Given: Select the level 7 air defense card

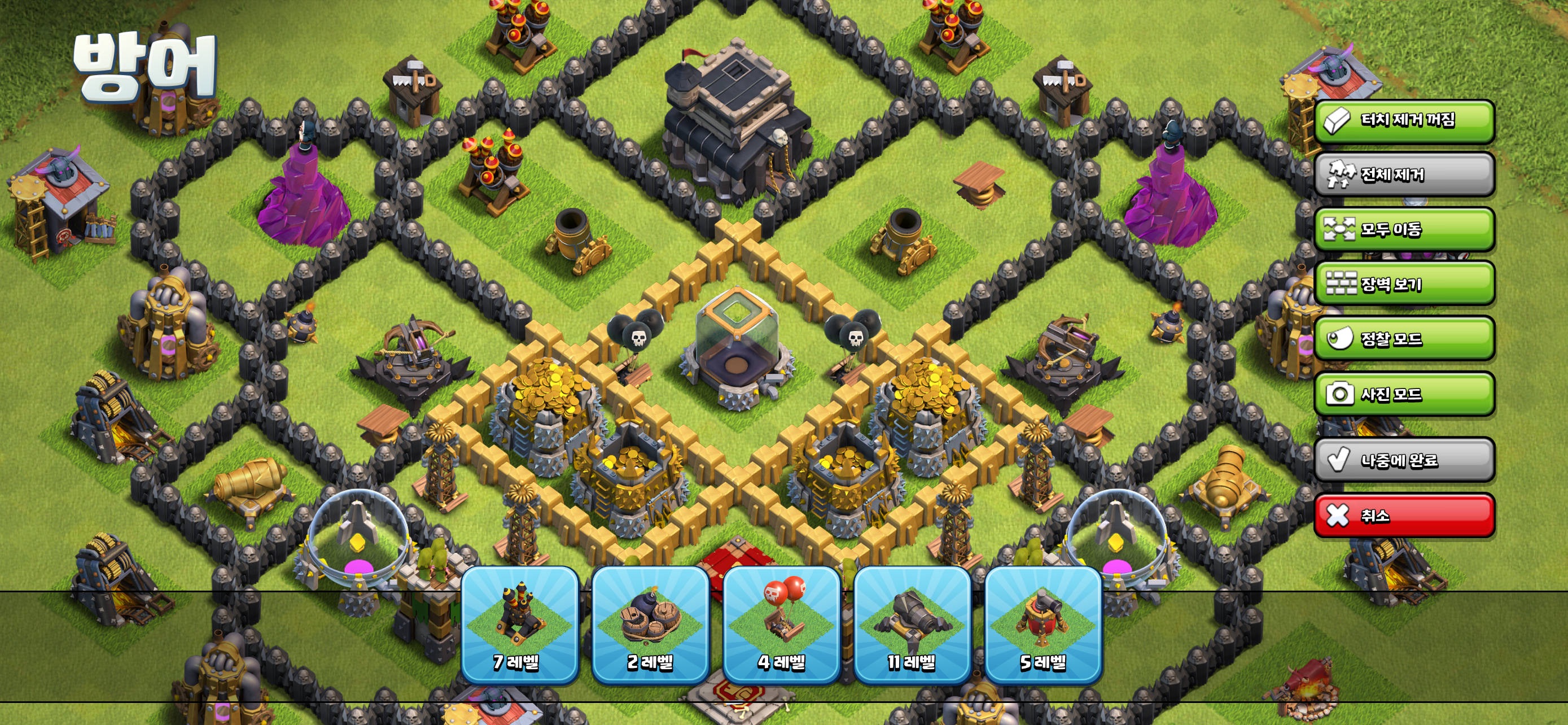Looking at the screenshot, I should [x=520, y=633].
